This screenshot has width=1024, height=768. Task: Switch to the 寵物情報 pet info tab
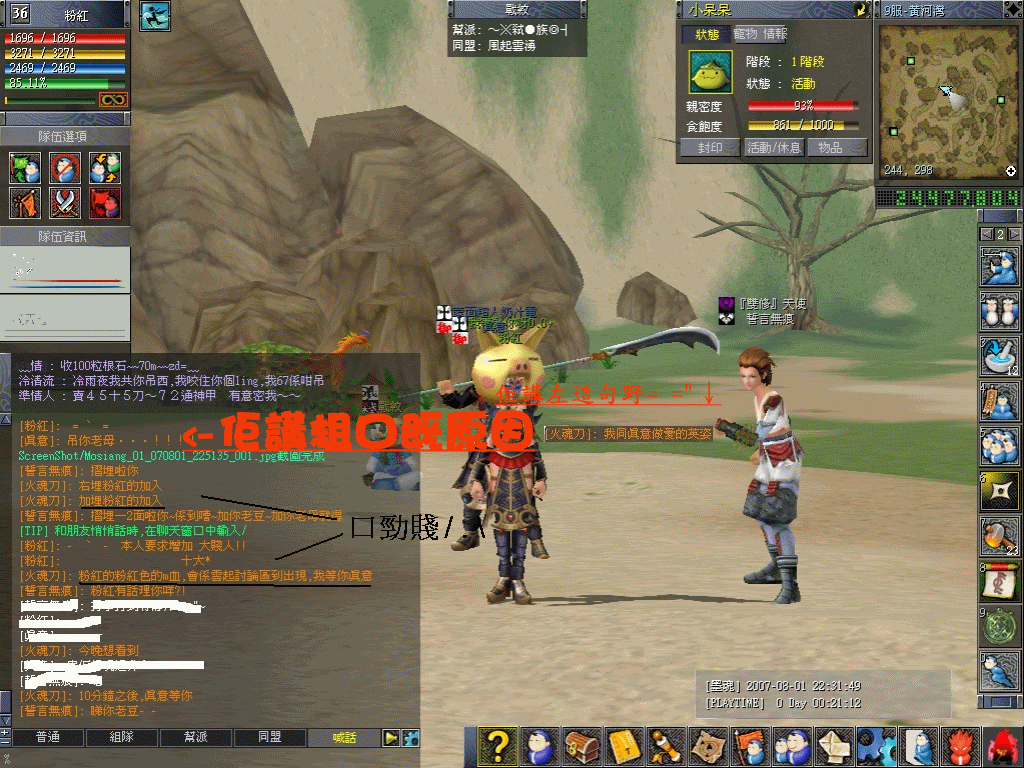(x=761, y=34)
